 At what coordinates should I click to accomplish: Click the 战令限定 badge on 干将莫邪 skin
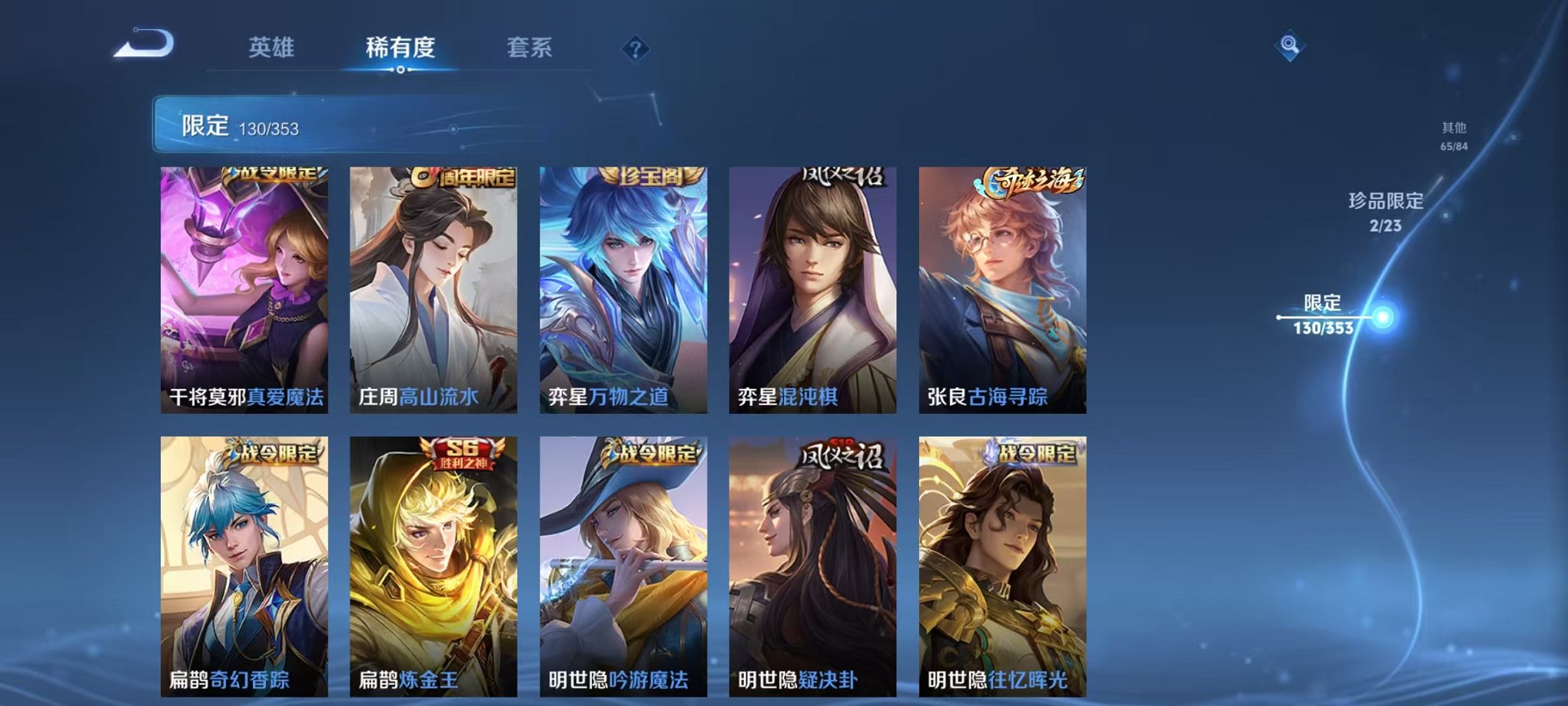point(275,175)
